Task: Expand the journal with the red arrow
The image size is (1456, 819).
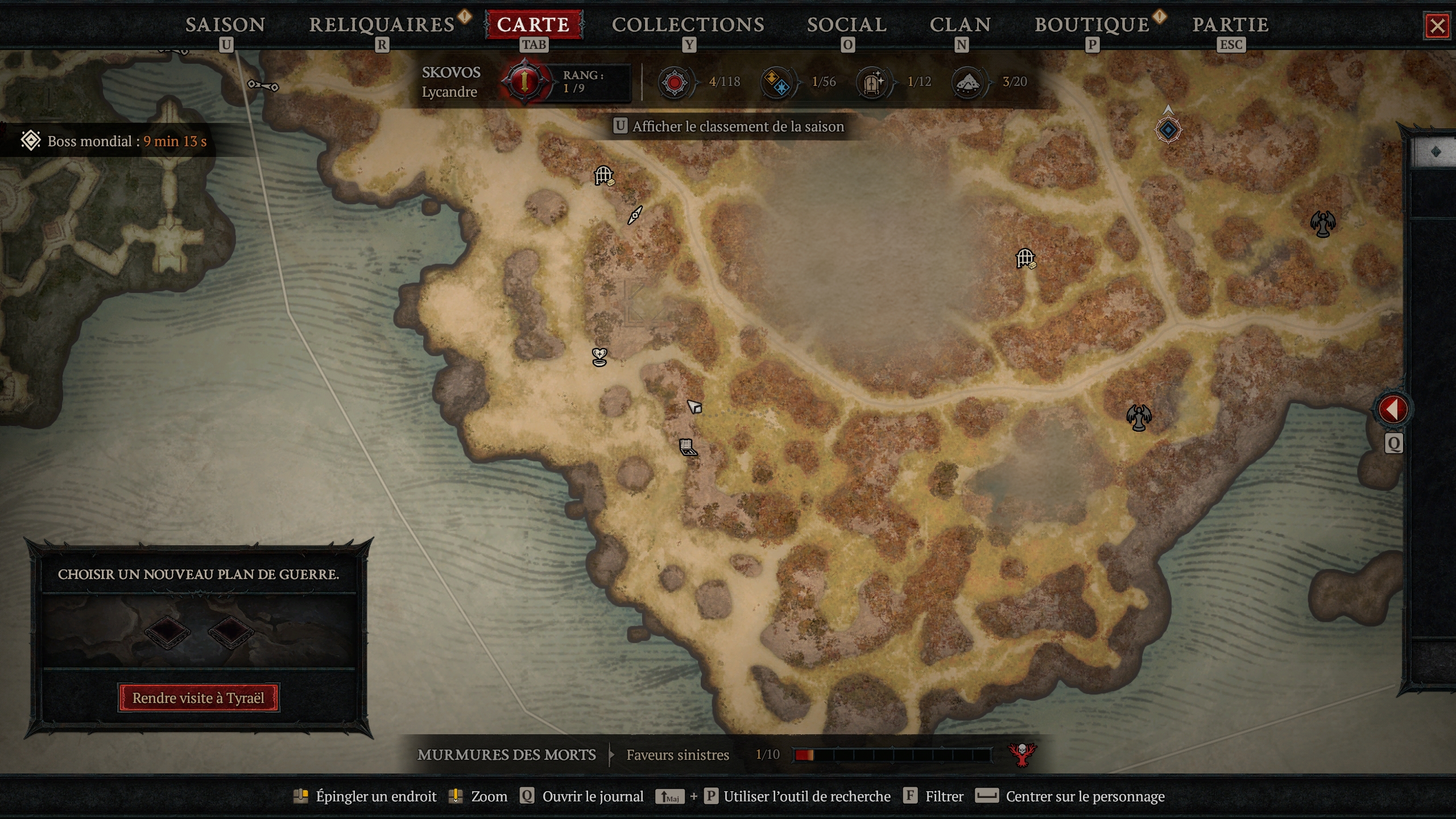Action: click(1393, 409)
